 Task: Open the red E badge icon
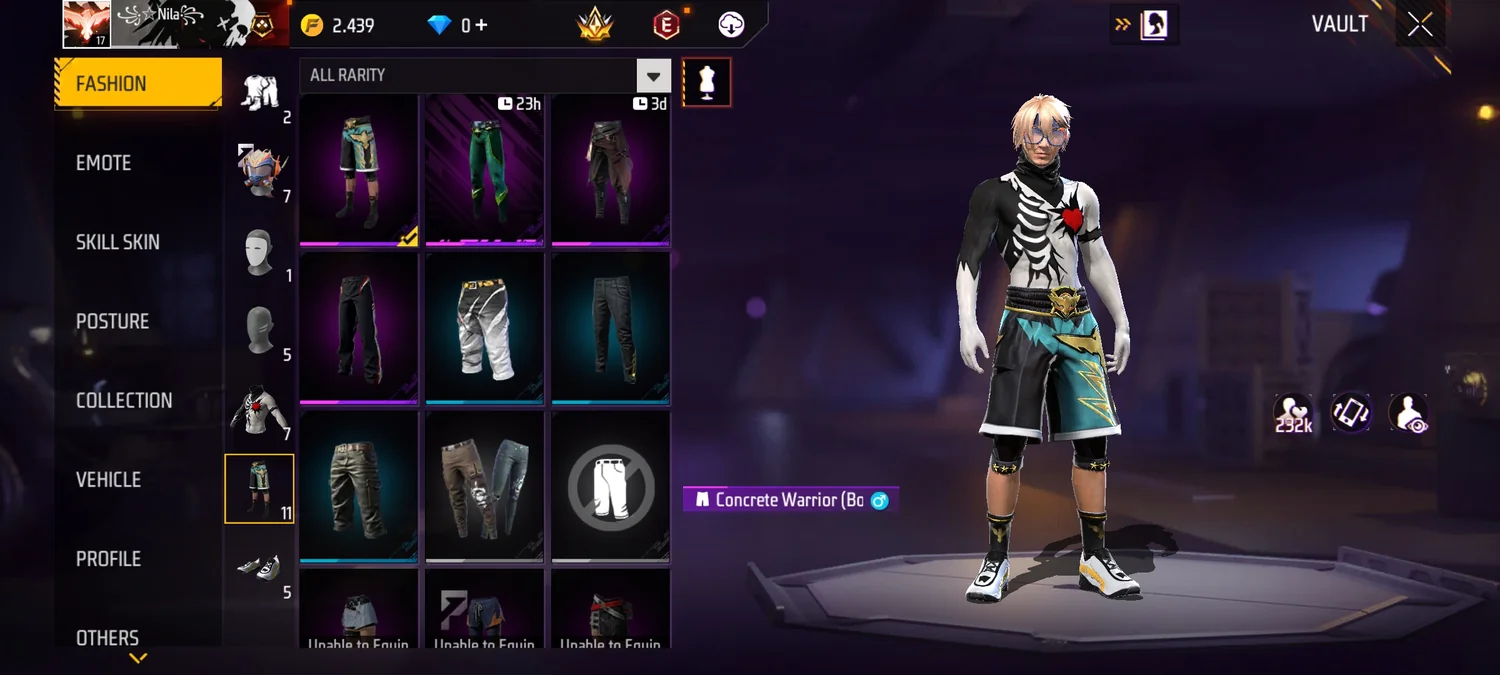pyautogui.click(x=666, y=25)
